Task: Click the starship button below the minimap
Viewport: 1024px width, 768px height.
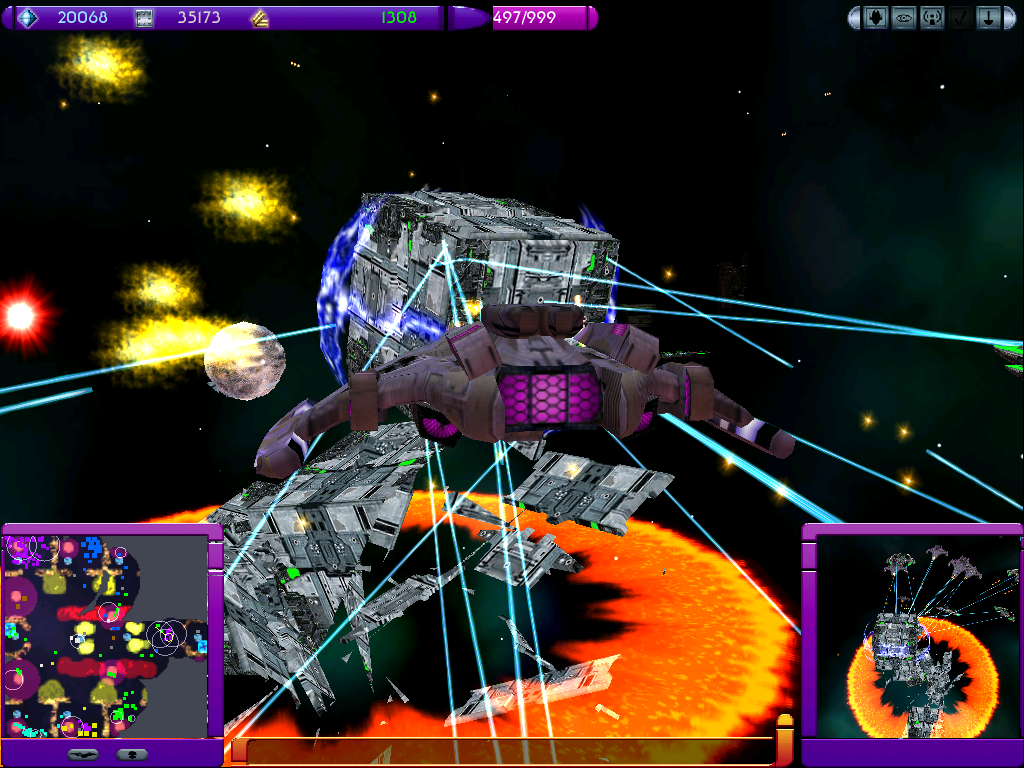Action: tap(83, 754)
